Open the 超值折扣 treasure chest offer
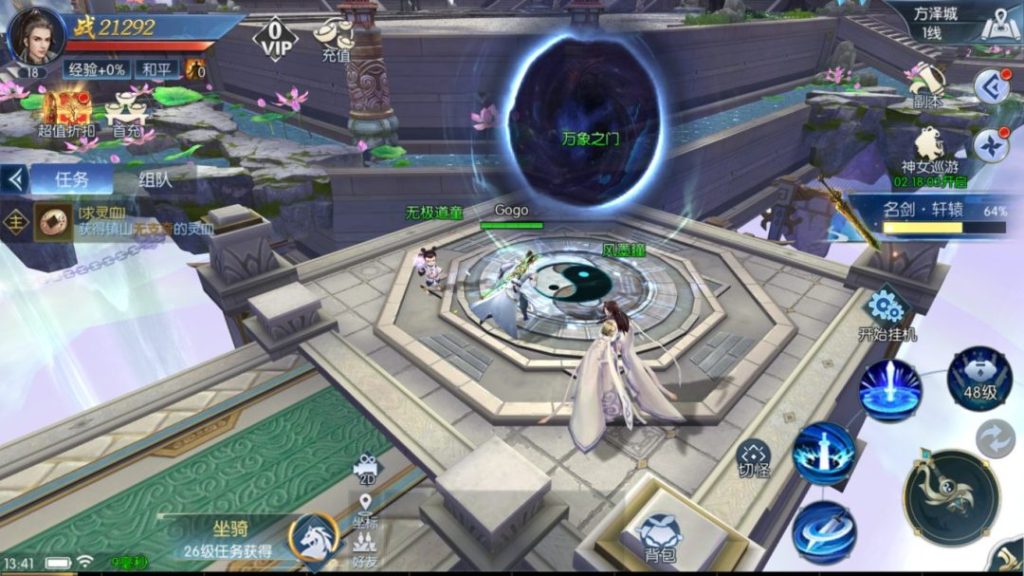1024x576 pixels. pos(65,110)
